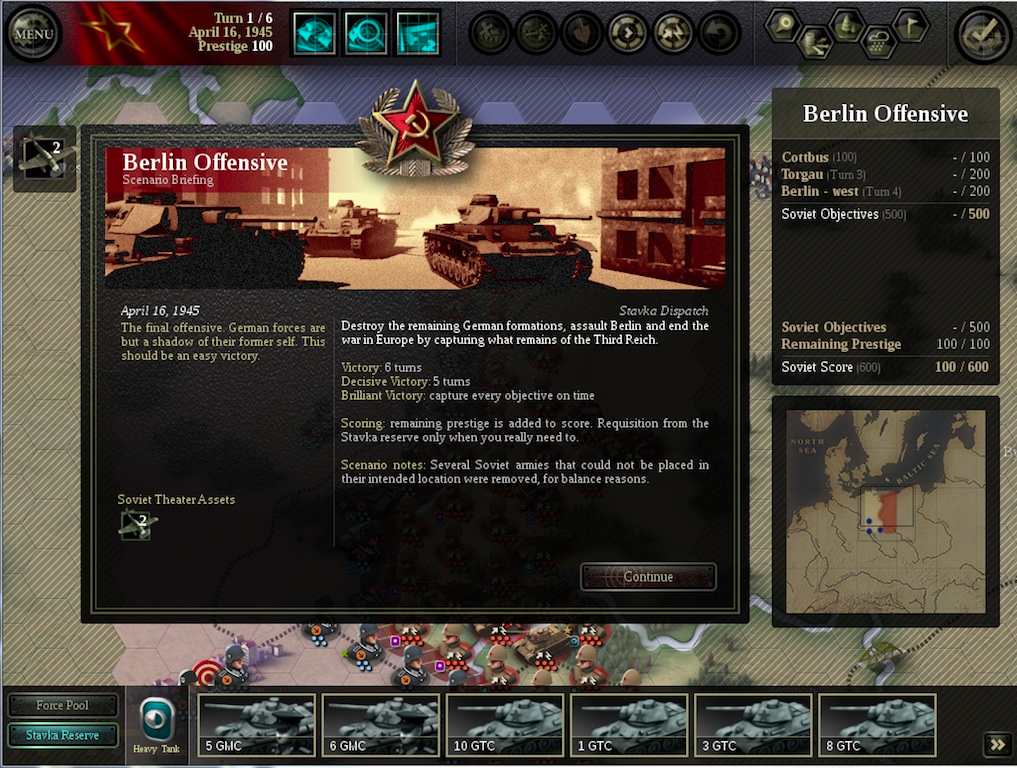The width and height of the screenshot is (1017, 768).
Task: Show more reserve units with the double-arrow button
Action: (x=996, y=744)
